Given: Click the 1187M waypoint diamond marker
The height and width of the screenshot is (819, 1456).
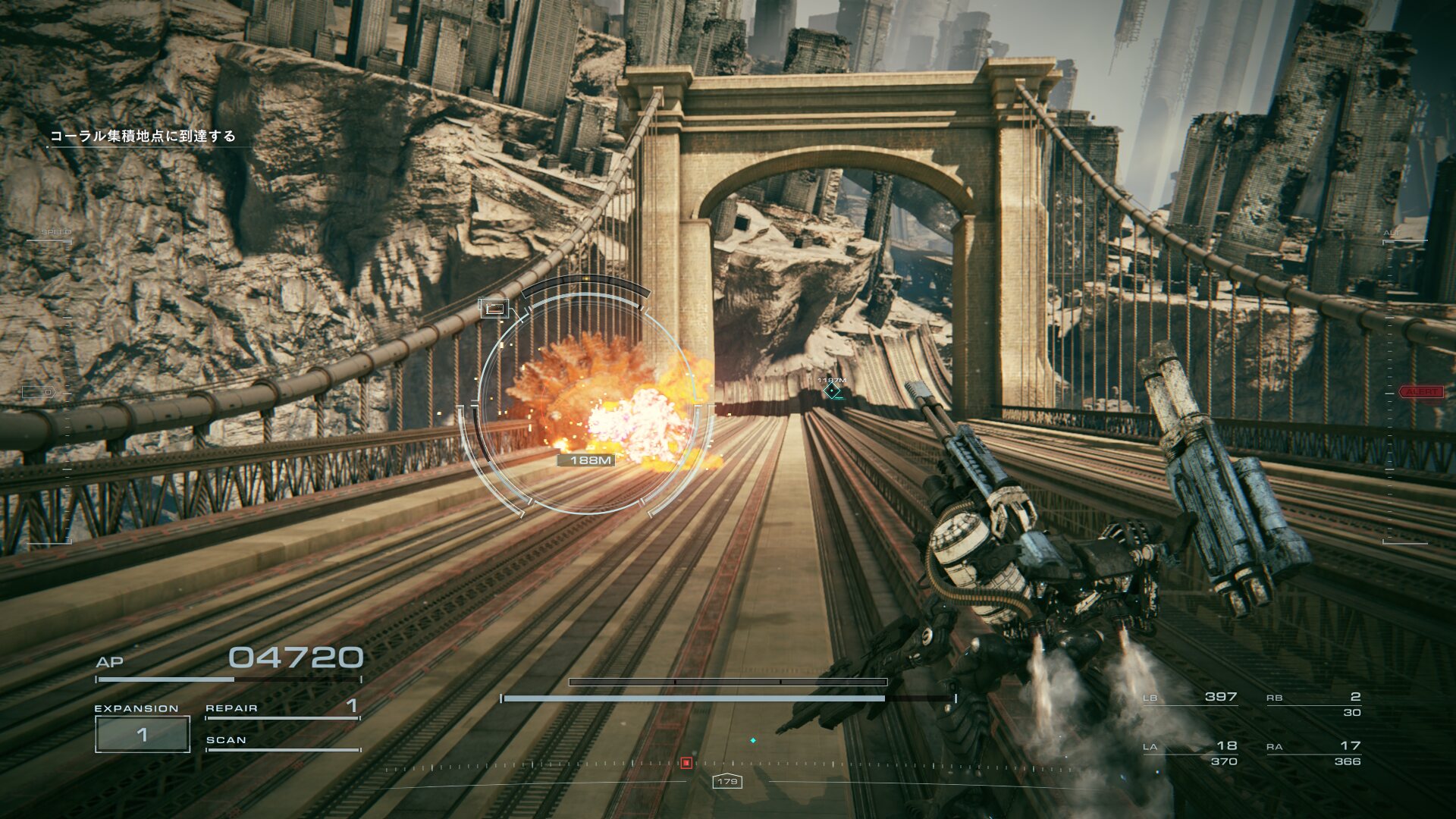Looking at the screenshot, I should 832,391.
